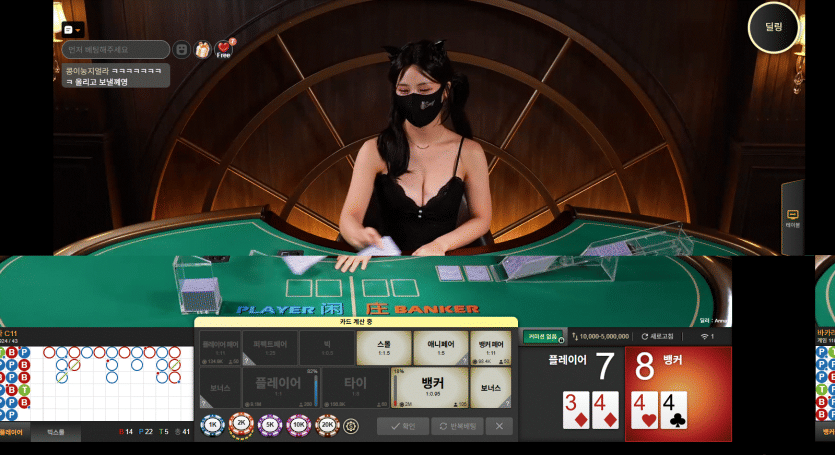Pick the 2K betting chip

pyautogui.click(x=240, y=425)
